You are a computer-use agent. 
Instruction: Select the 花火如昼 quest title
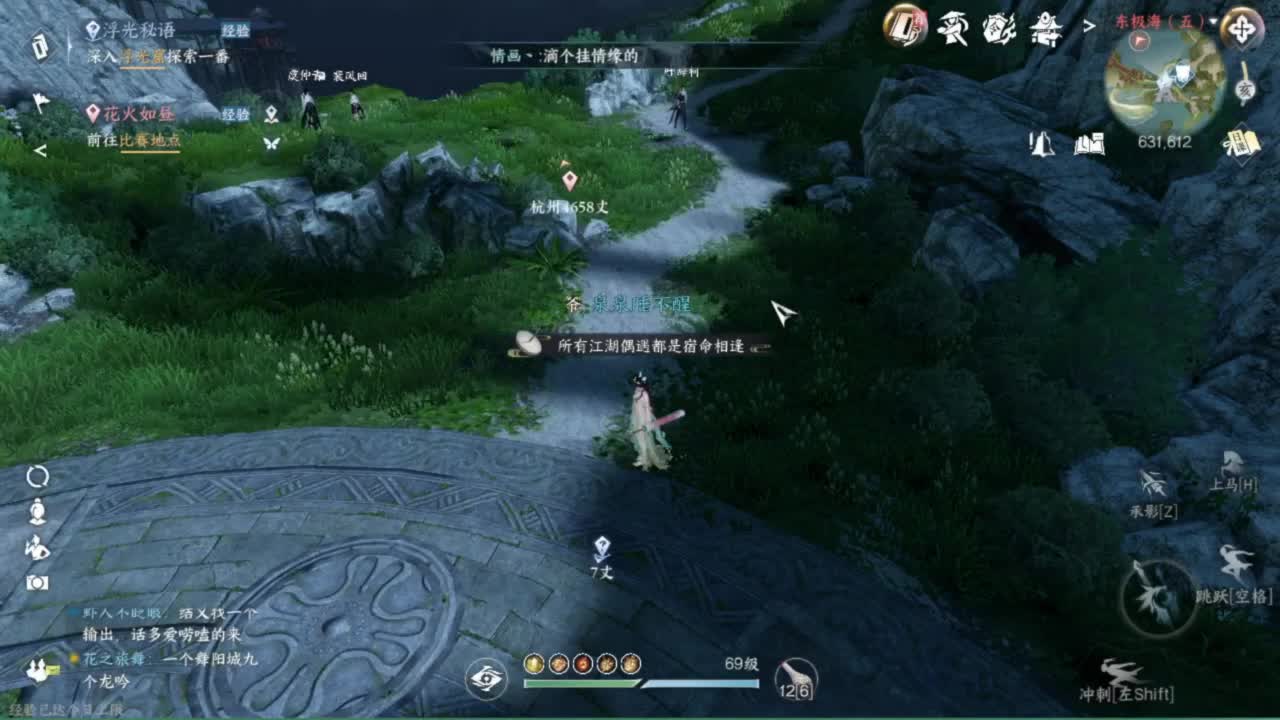[138, 113]
